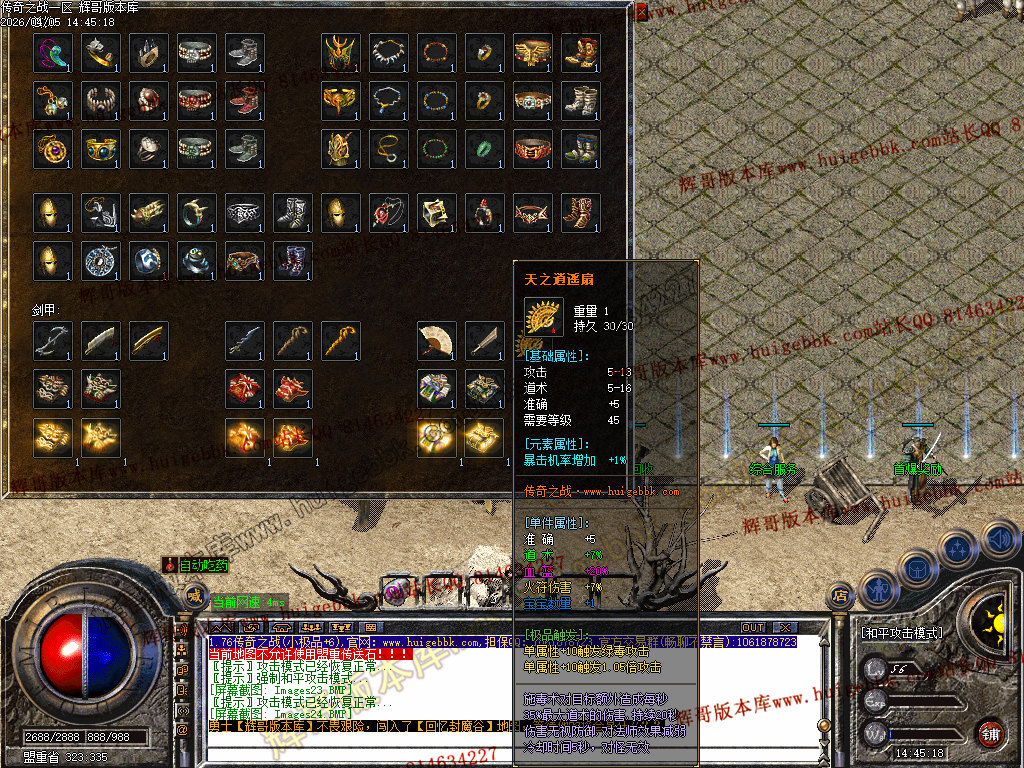Pick the horned gold helmet slot
1024x768 pixels.
point(340,52)
